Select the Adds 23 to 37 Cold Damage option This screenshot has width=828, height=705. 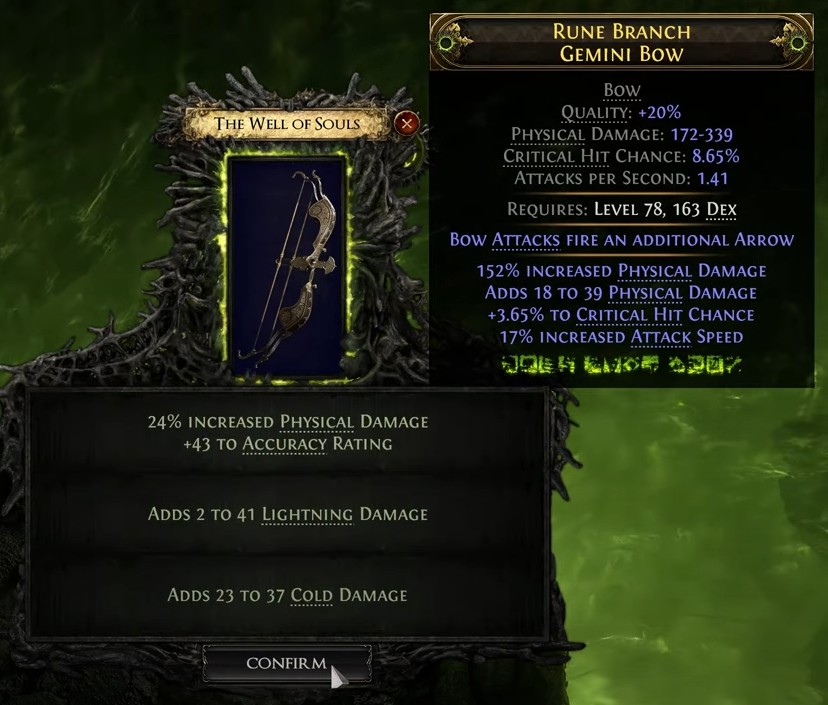pos(287,596)
